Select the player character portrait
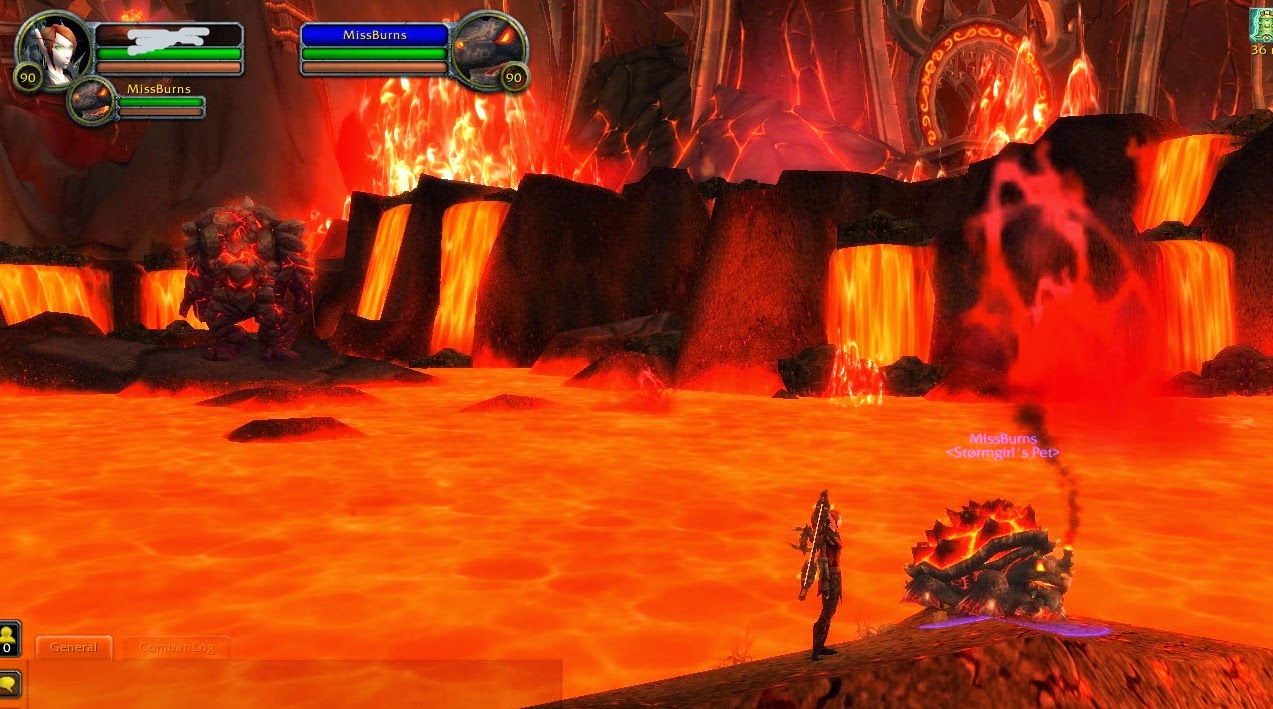This screenshot has height=709, width=1273. (x=53, y=45)
